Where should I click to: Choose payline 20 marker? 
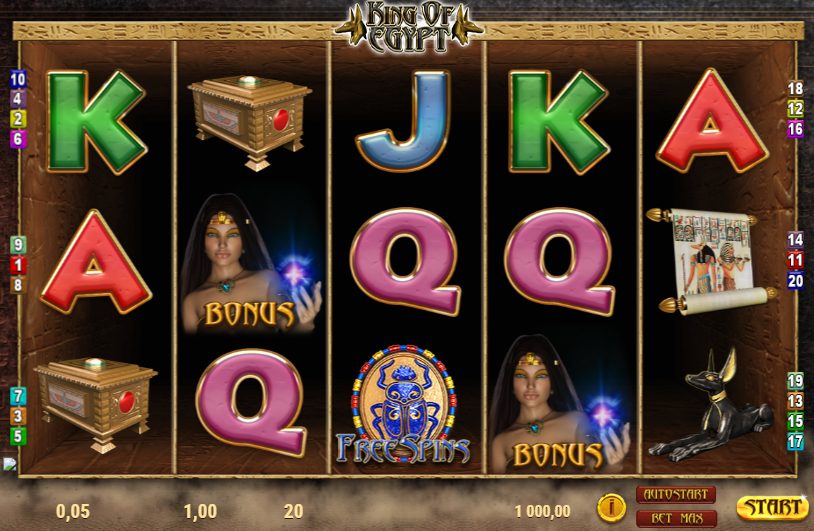click(x=796, y=280)
